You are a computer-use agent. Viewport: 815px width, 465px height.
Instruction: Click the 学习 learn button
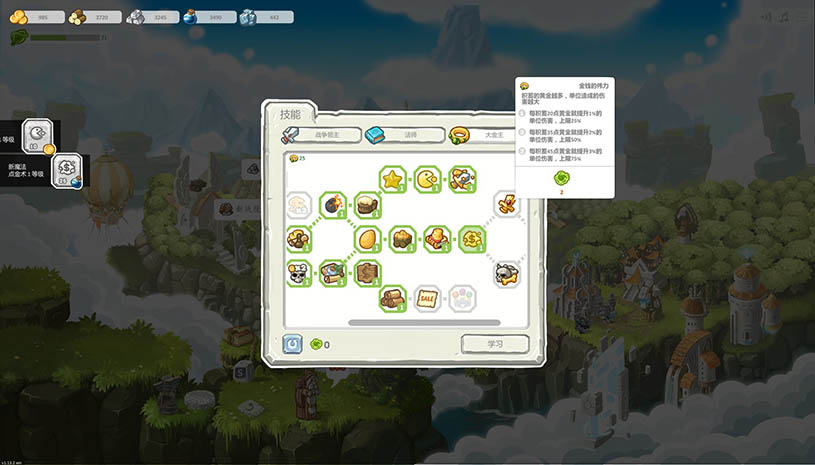(494, 344)
